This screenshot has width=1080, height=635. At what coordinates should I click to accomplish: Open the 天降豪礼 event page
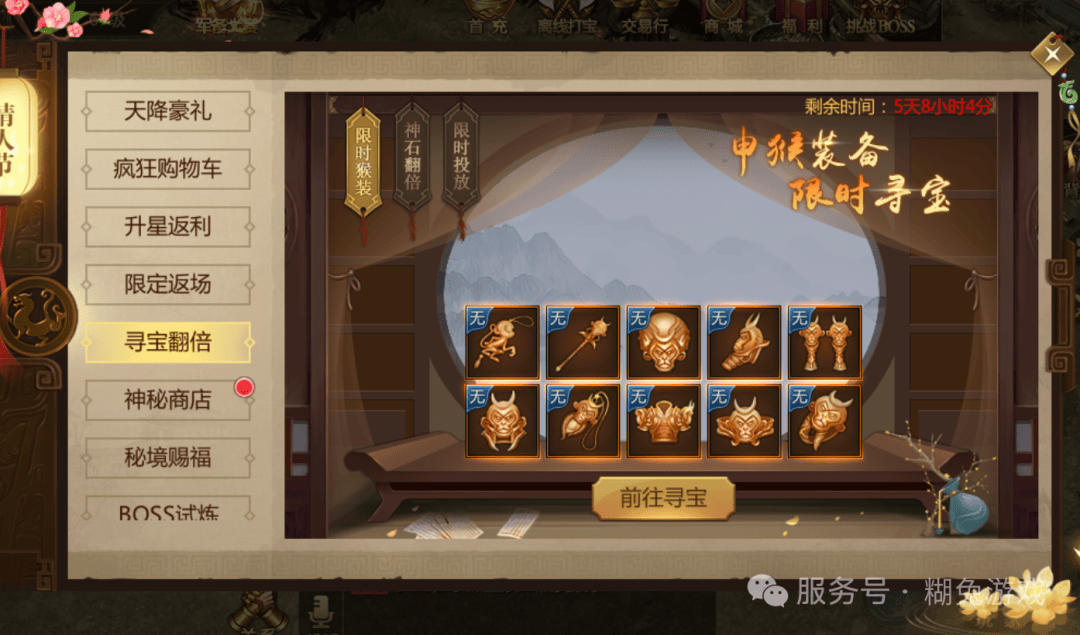click(167, 111)
